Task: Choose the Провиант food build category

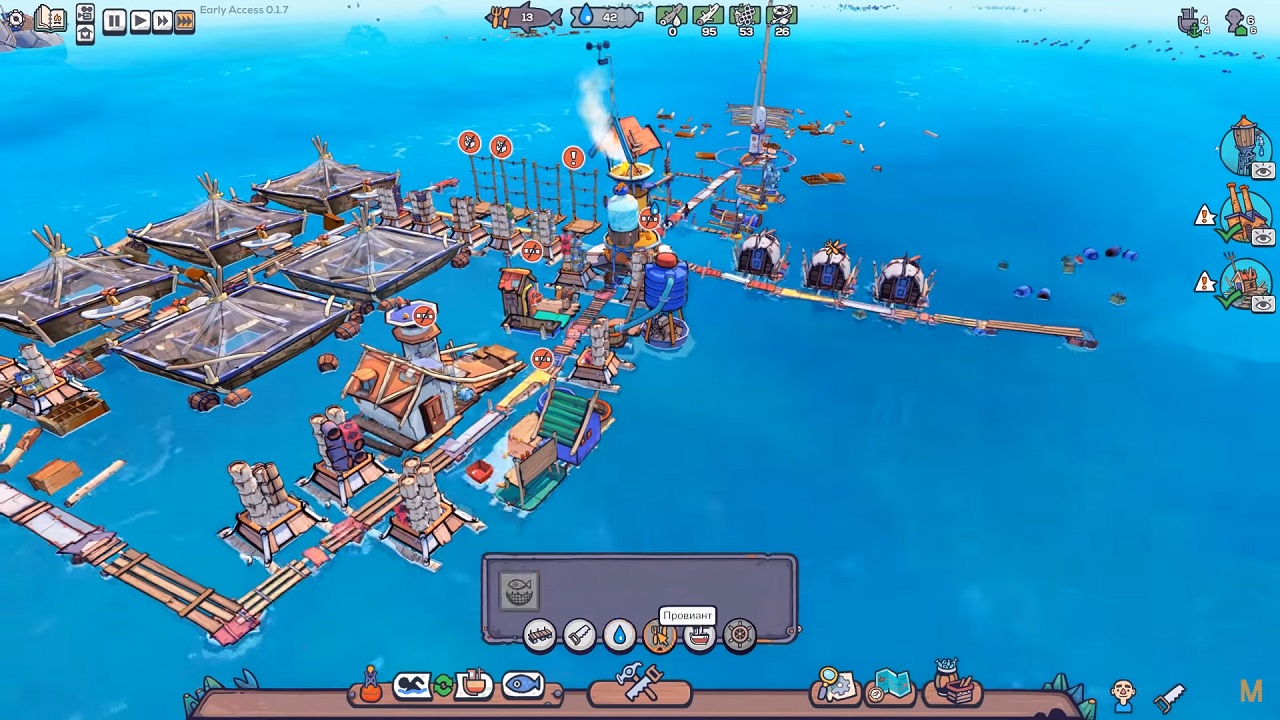Action: (x=659, y=636)
